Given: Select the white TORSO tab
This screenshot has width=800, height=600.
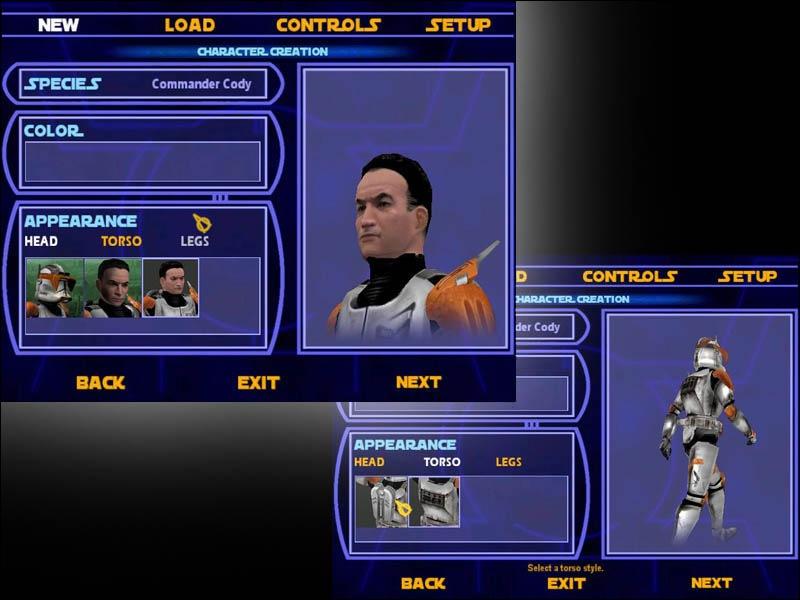Looking at the screenshot, I should pos(442,462).
